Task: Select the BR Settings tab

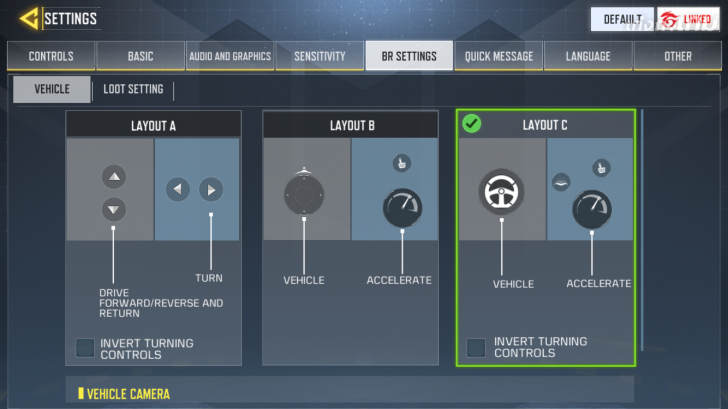Action: 408,56
